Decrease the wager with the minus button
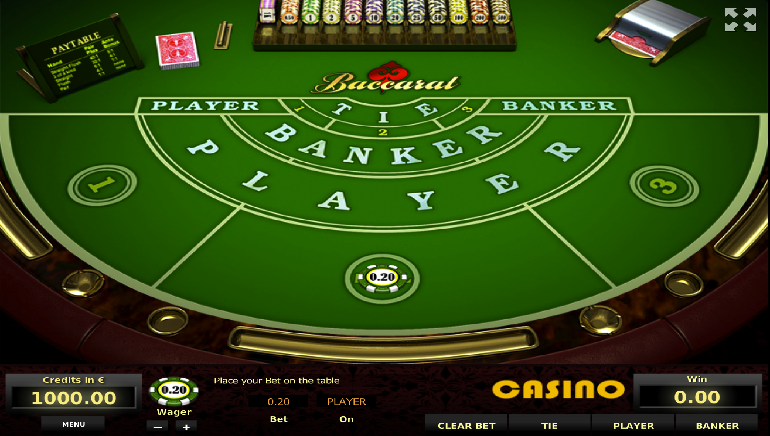This screenshot has width=770, height=436. 157,425
